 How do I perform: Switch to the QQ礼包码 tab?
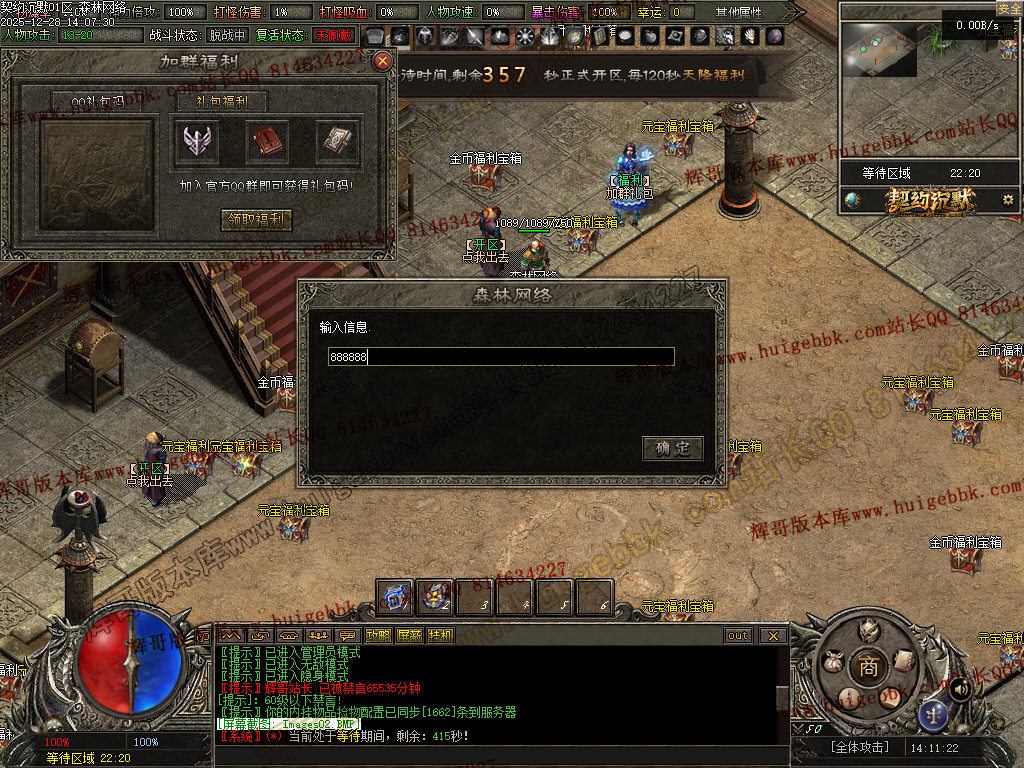click(97, 101)
